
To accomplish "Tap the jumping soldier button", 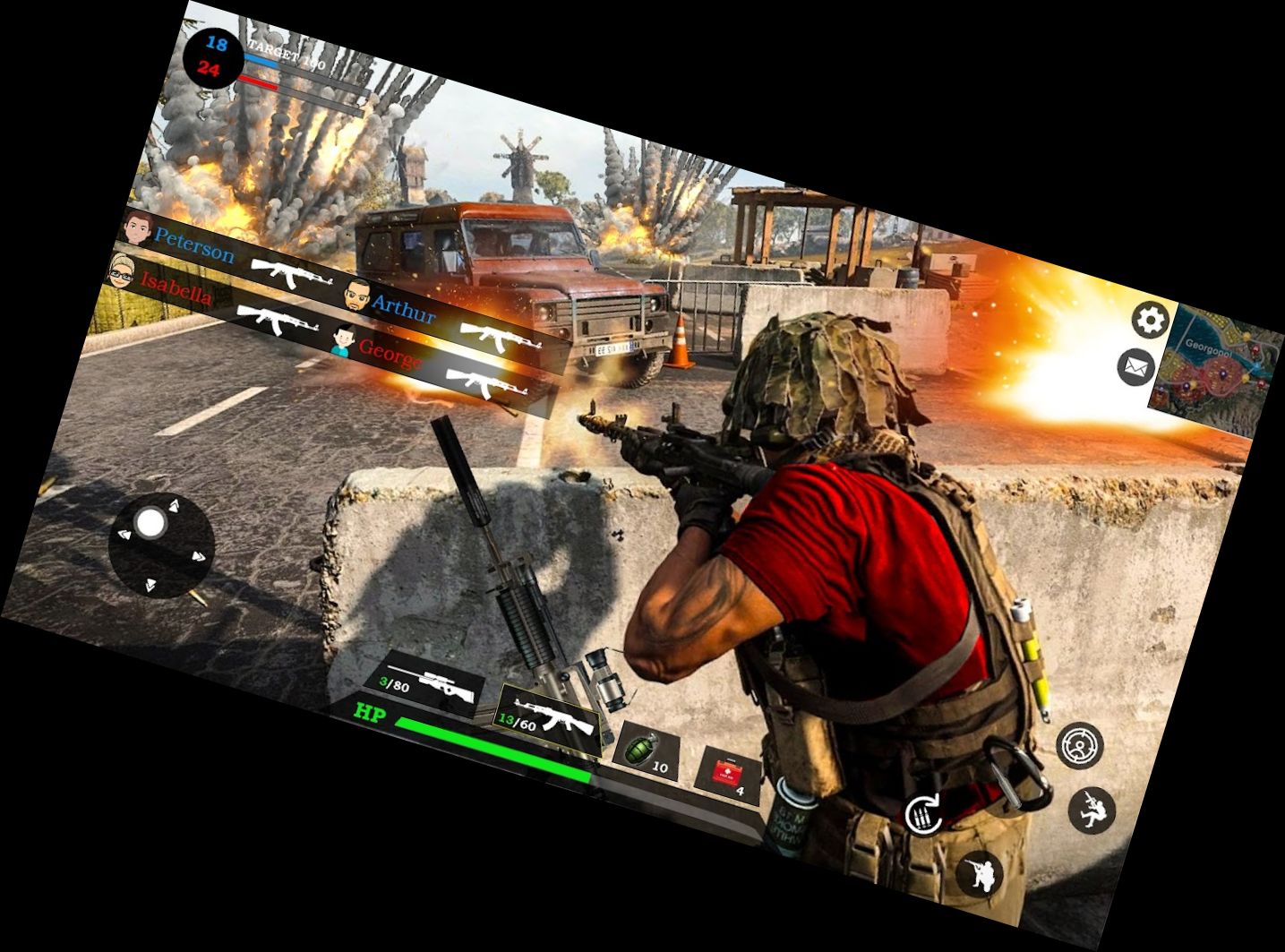I will 1092,810.
